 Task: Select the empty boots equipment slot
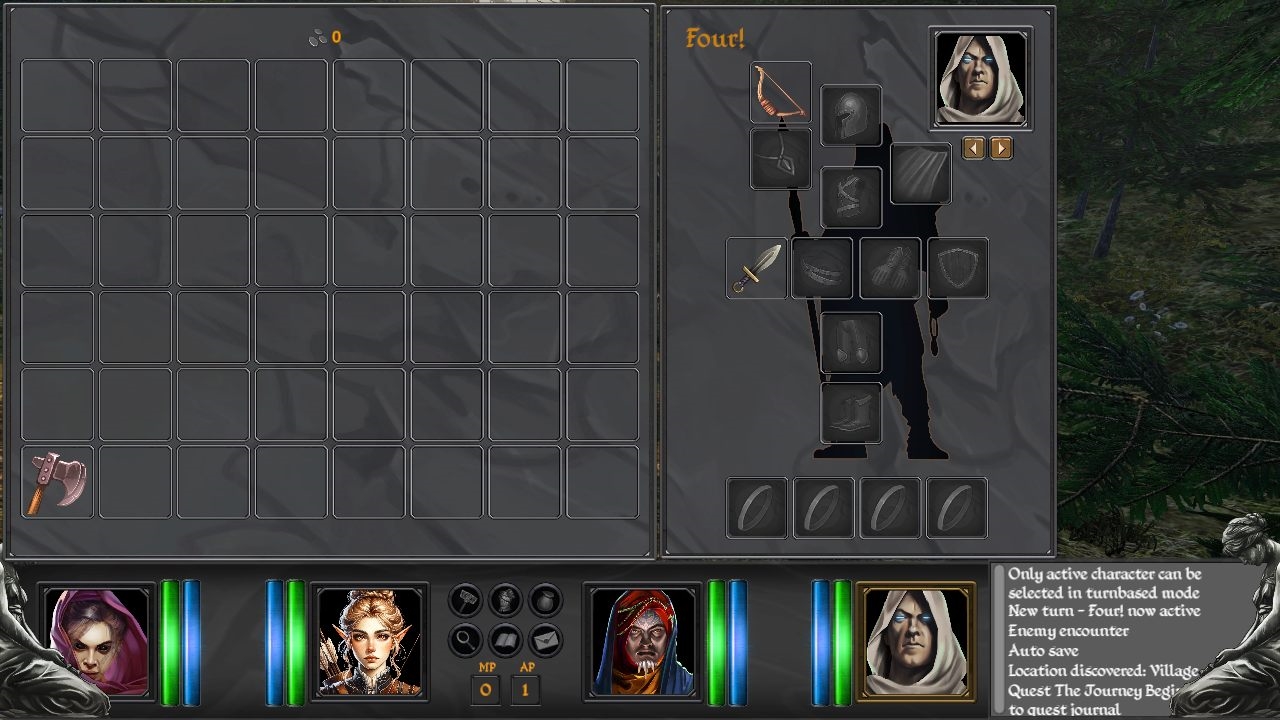tap(851, 413)
